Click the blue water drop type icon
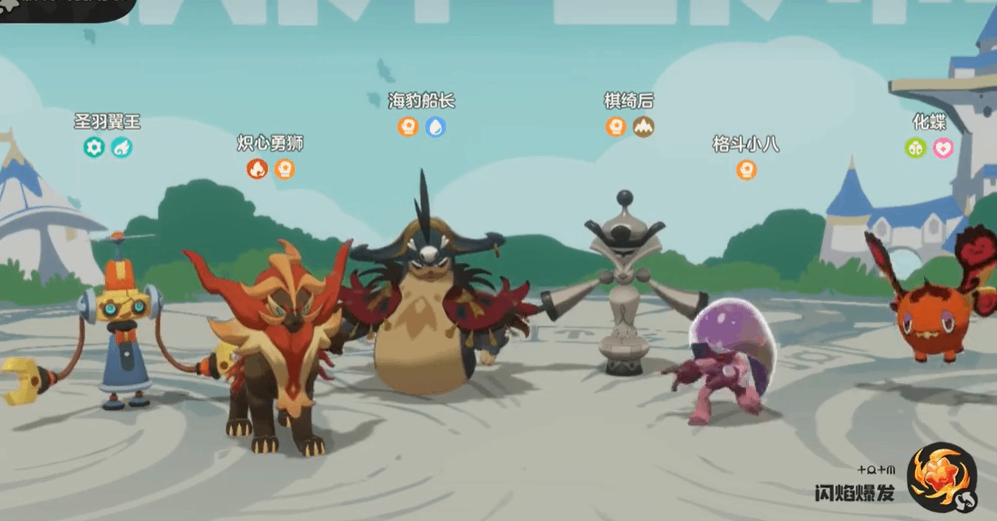Image resolution: width=997 pixels, height=521 pixels. pyautogui.click(x=435, y=127)
